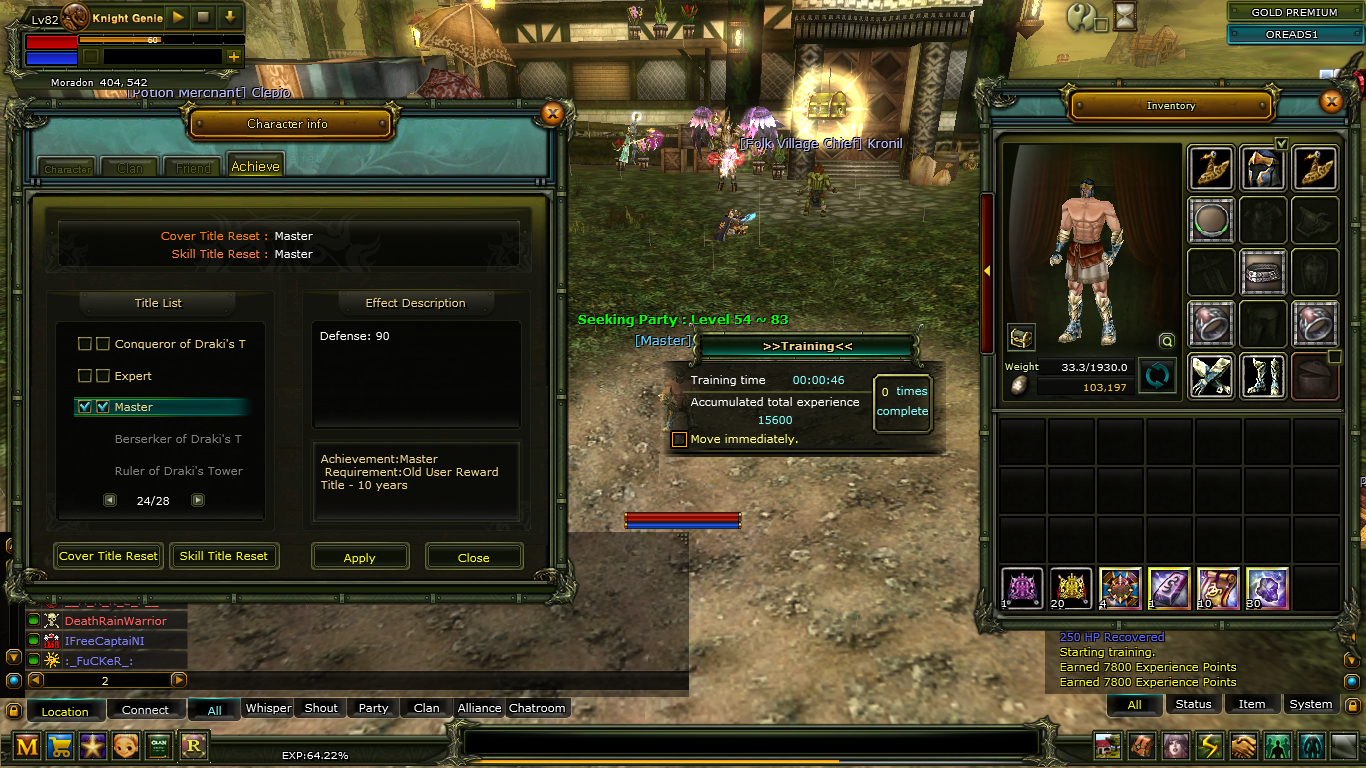This screenshot has height=768, width=1366.
Task: Choose the Close button in Character info
Action: point(474,557)
